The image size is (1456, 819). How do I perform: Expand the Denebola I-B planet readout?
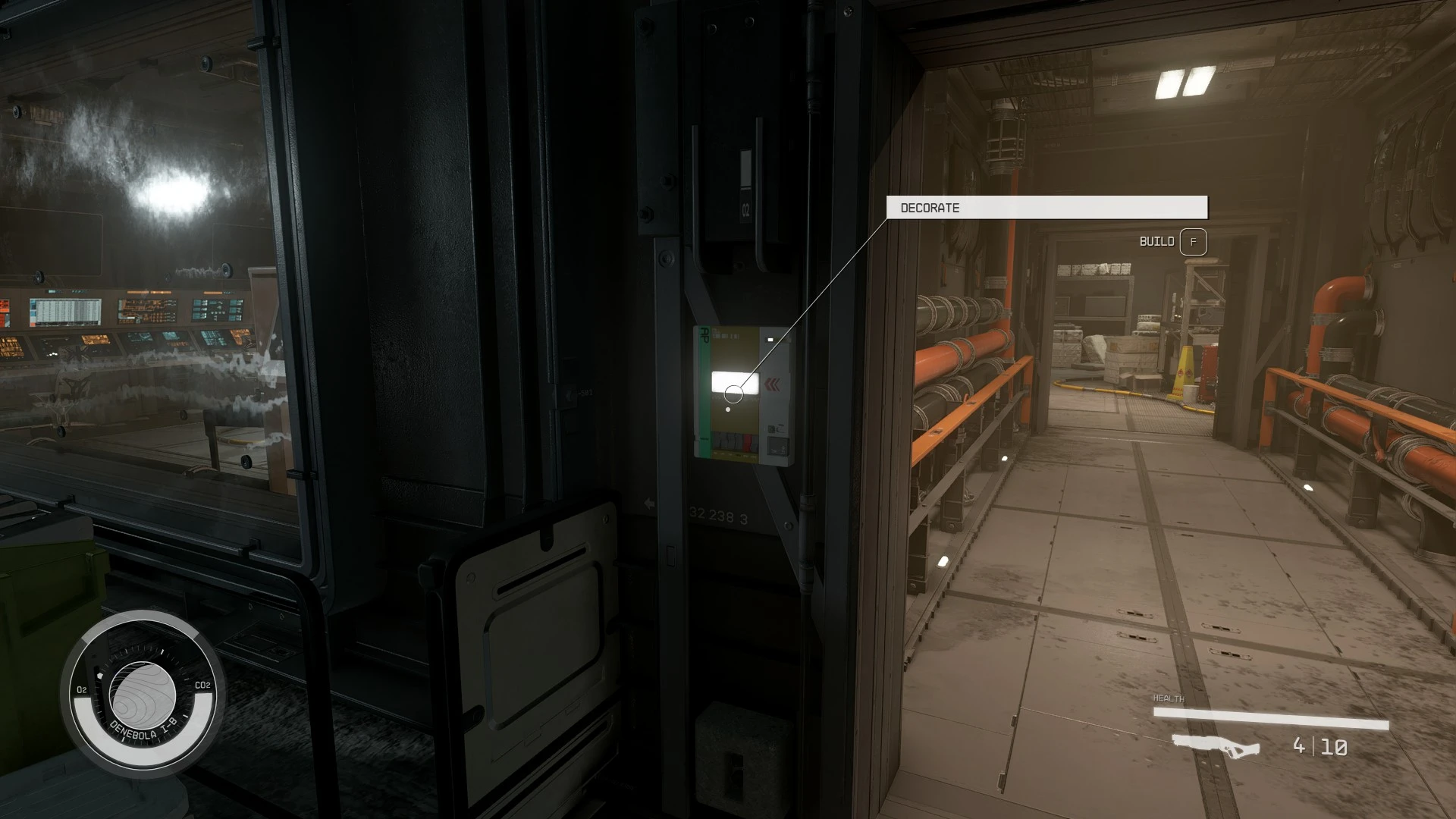[143, 696]
